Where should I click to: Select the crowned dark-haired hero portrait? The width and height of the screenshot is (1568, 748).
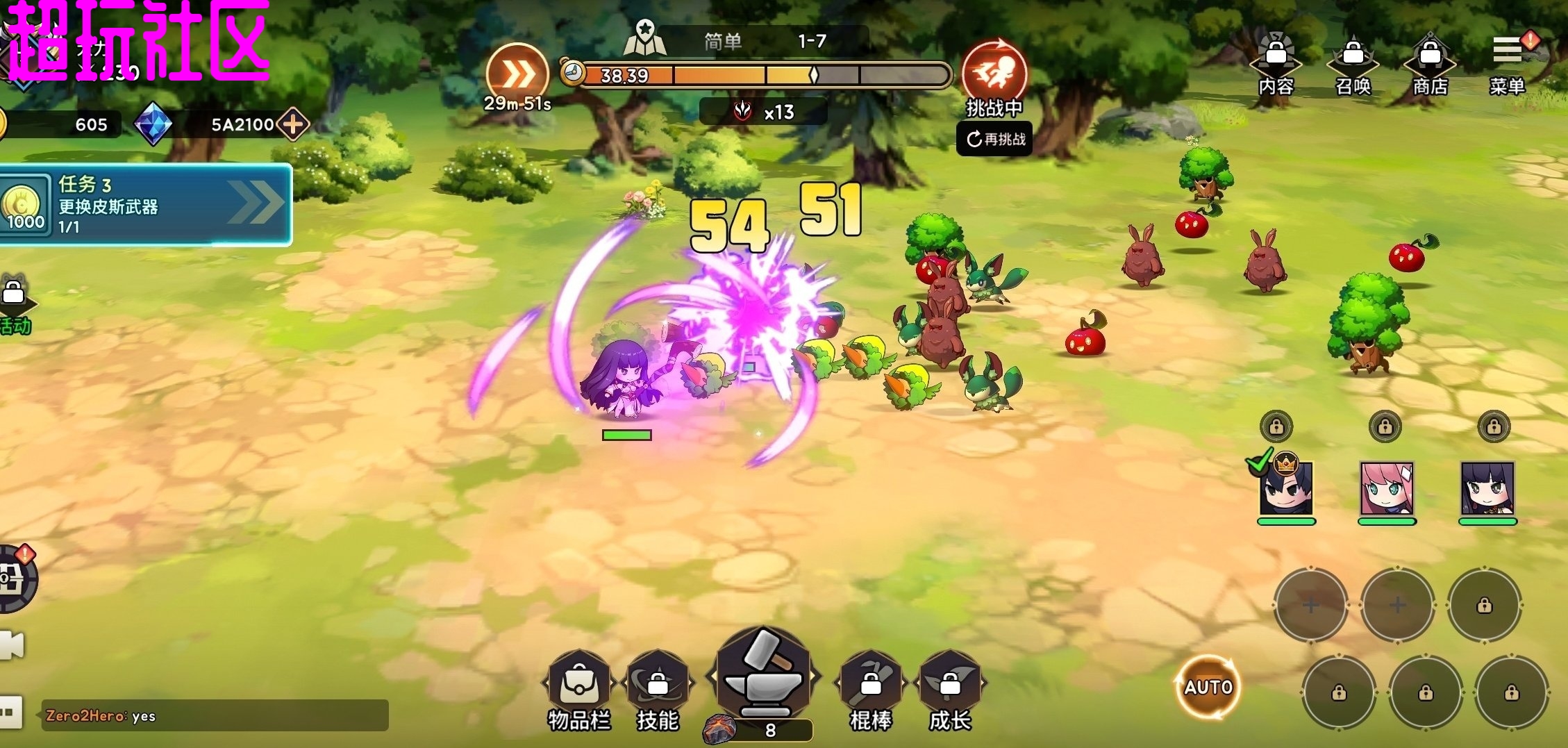[1286, 488]
